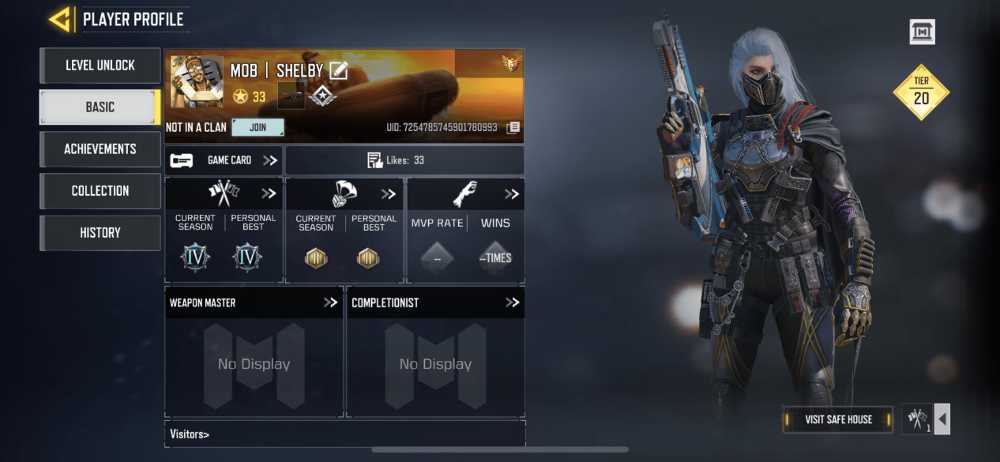Switch to the Achievements tab
This screenshot has height=462, width=1000.
[x=100, y=149]
